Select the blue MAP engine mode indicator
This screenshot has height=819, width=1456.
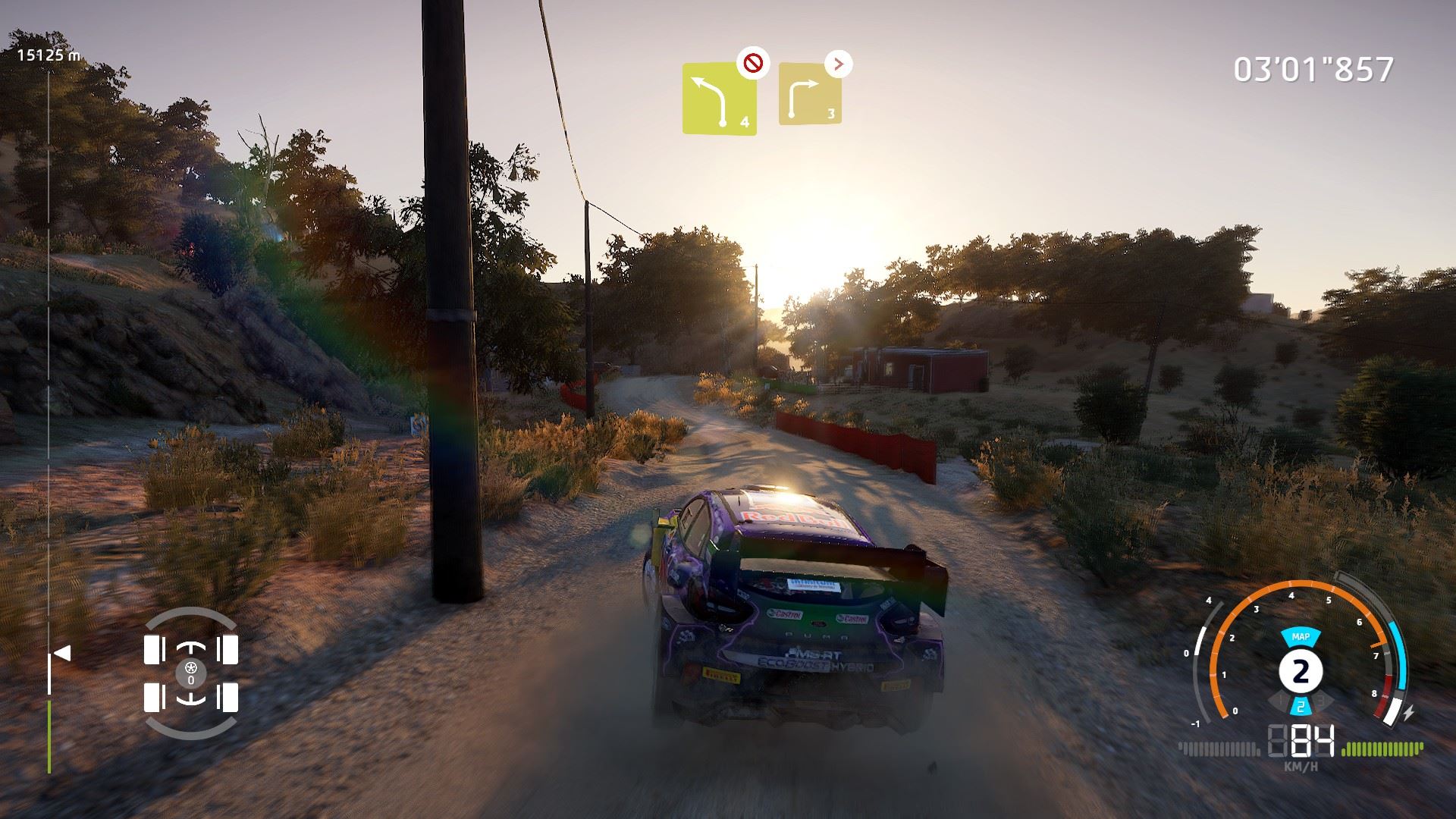pos(1301,636)
